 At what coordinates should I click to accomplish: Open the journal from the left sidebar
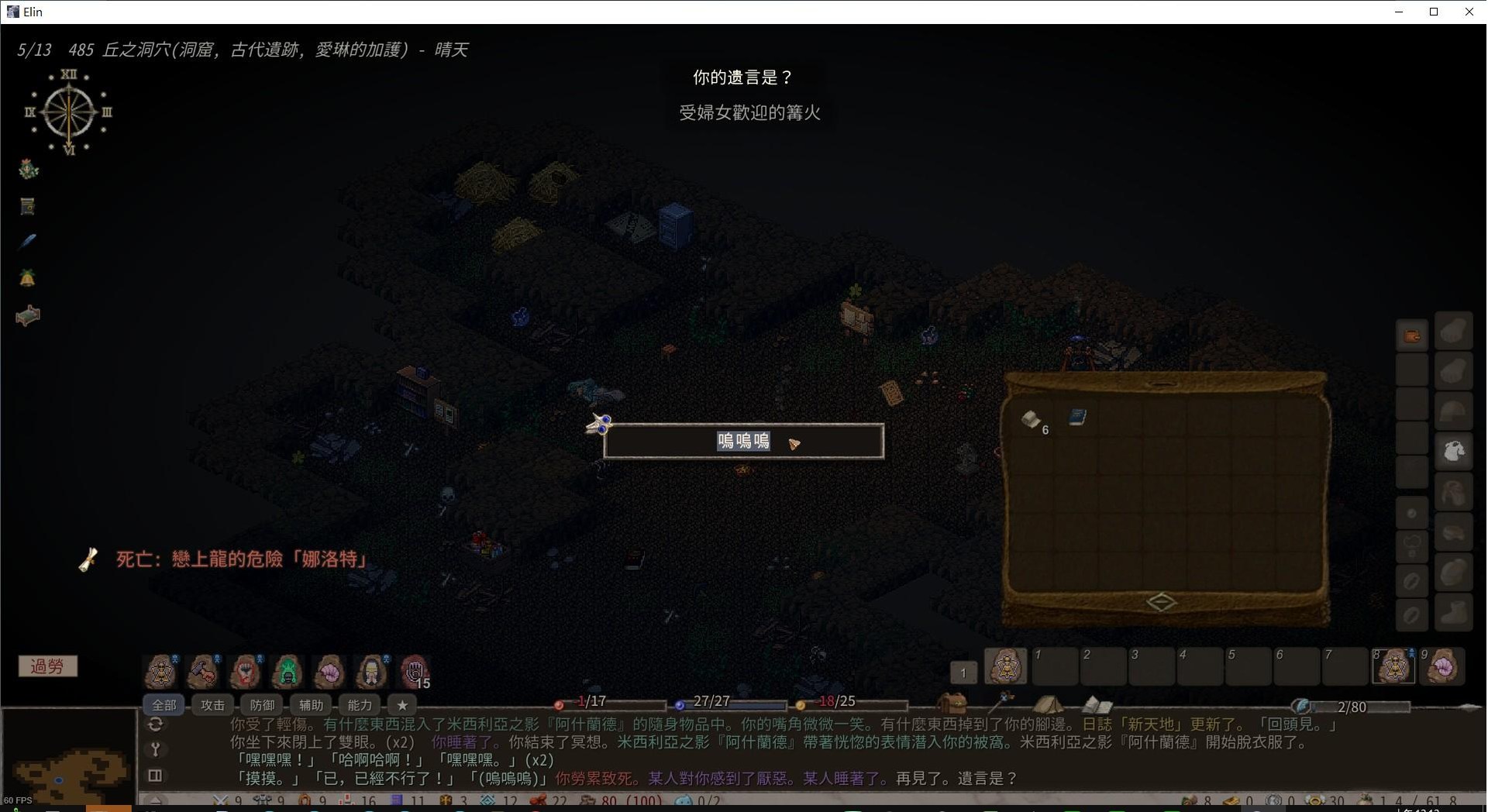(27, 205)
